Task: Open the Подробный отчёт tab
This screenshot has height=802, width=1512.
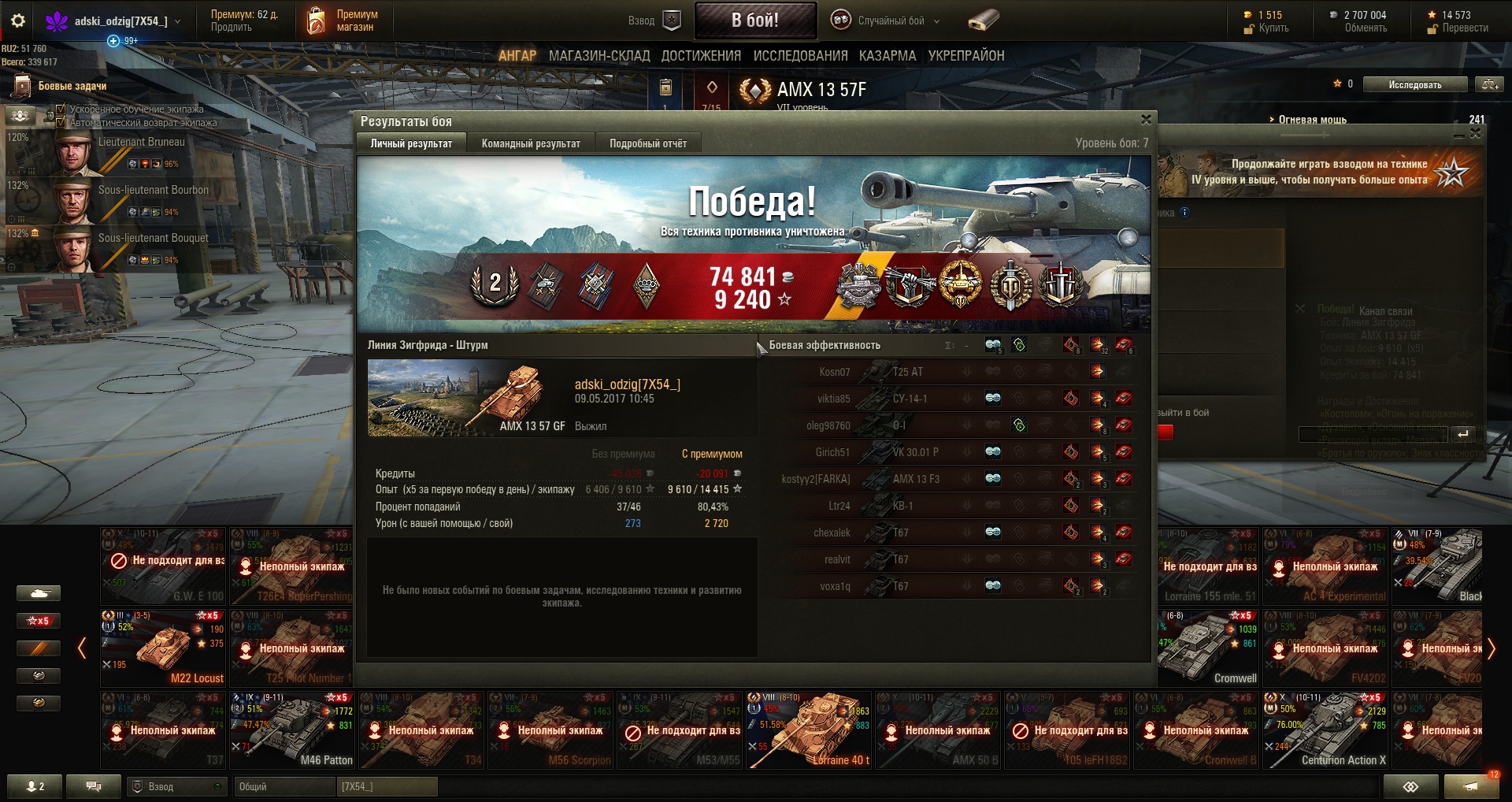Action: (647, 143)
